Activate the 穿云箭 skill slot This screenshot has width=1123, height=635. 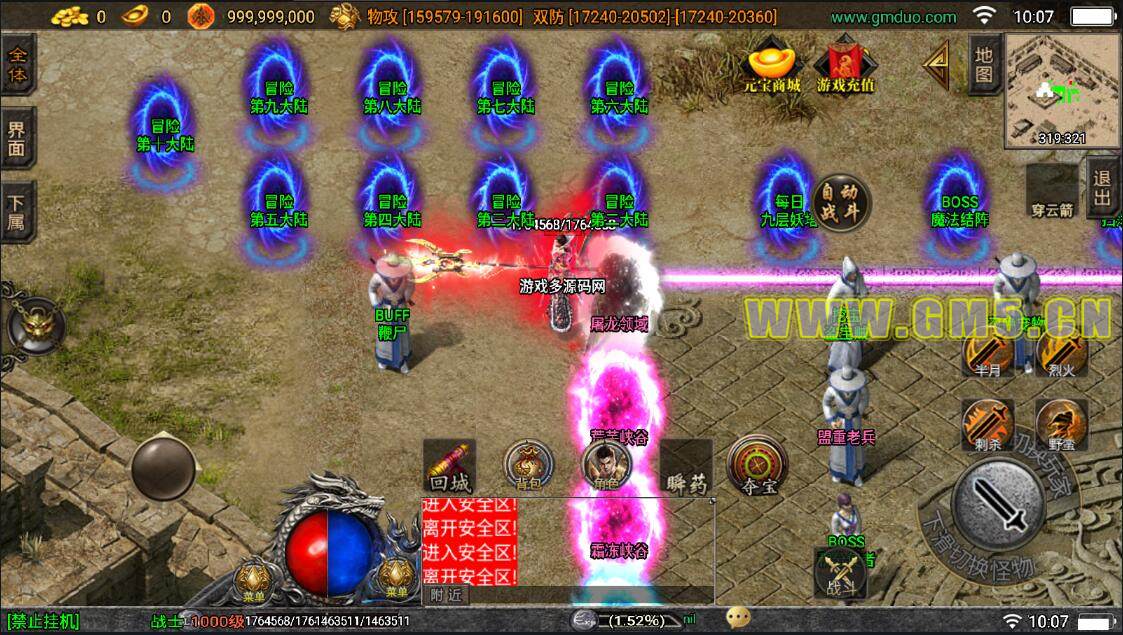[1051, 194]
